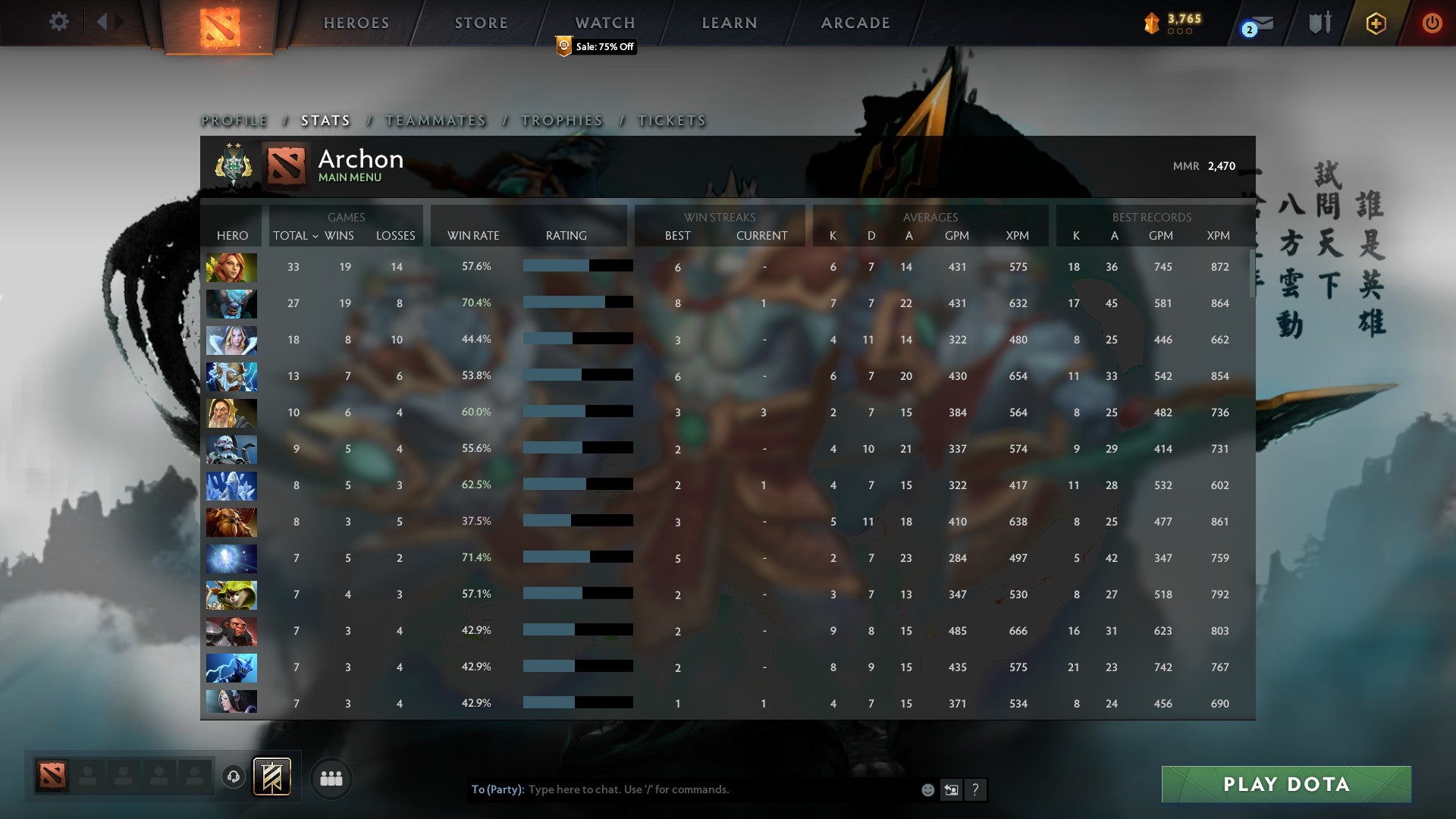The image size is (1456, 819).
Task: Open the friends list
Action: pyautogui.click(x=331, y=777)
